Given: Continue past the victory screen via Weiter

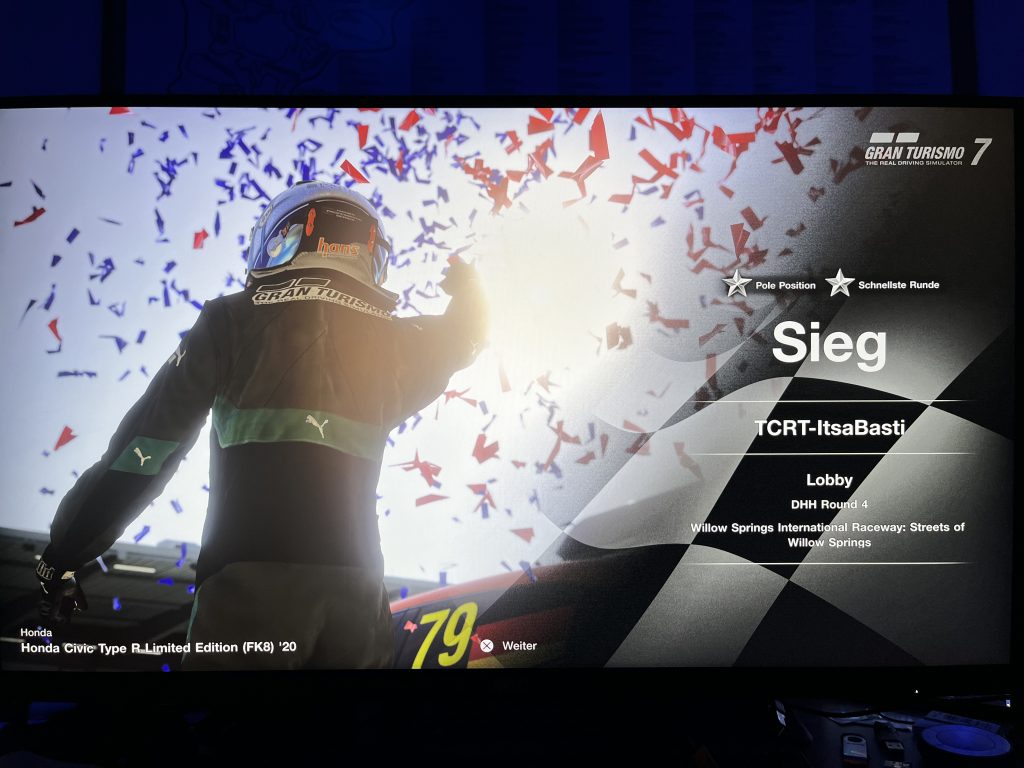Looking at the screenshot, I should [510, 646].
